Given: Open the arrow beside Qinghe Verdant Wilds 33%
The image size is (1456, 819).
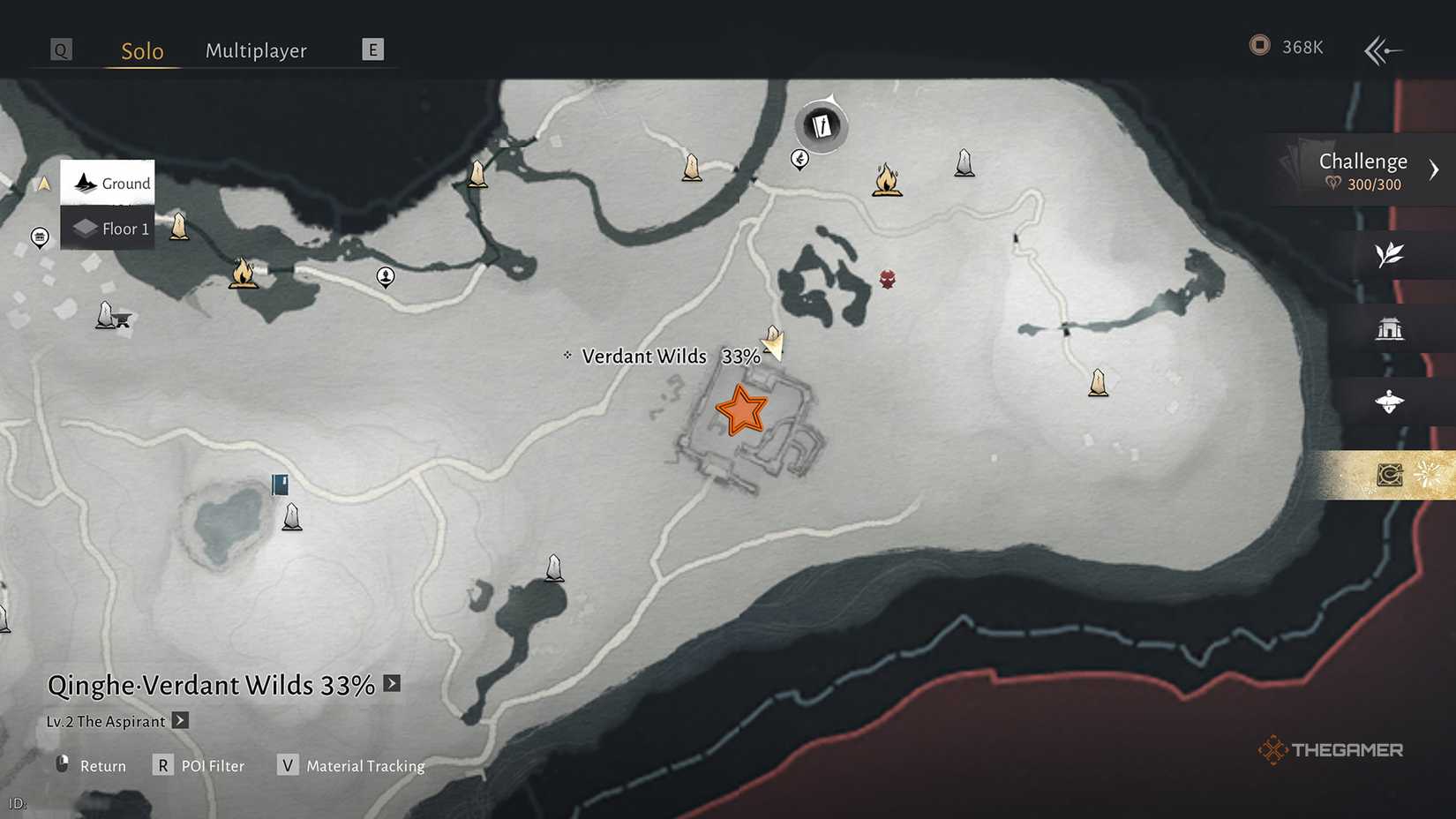Looking at the screenshot, I should point(391,683).
